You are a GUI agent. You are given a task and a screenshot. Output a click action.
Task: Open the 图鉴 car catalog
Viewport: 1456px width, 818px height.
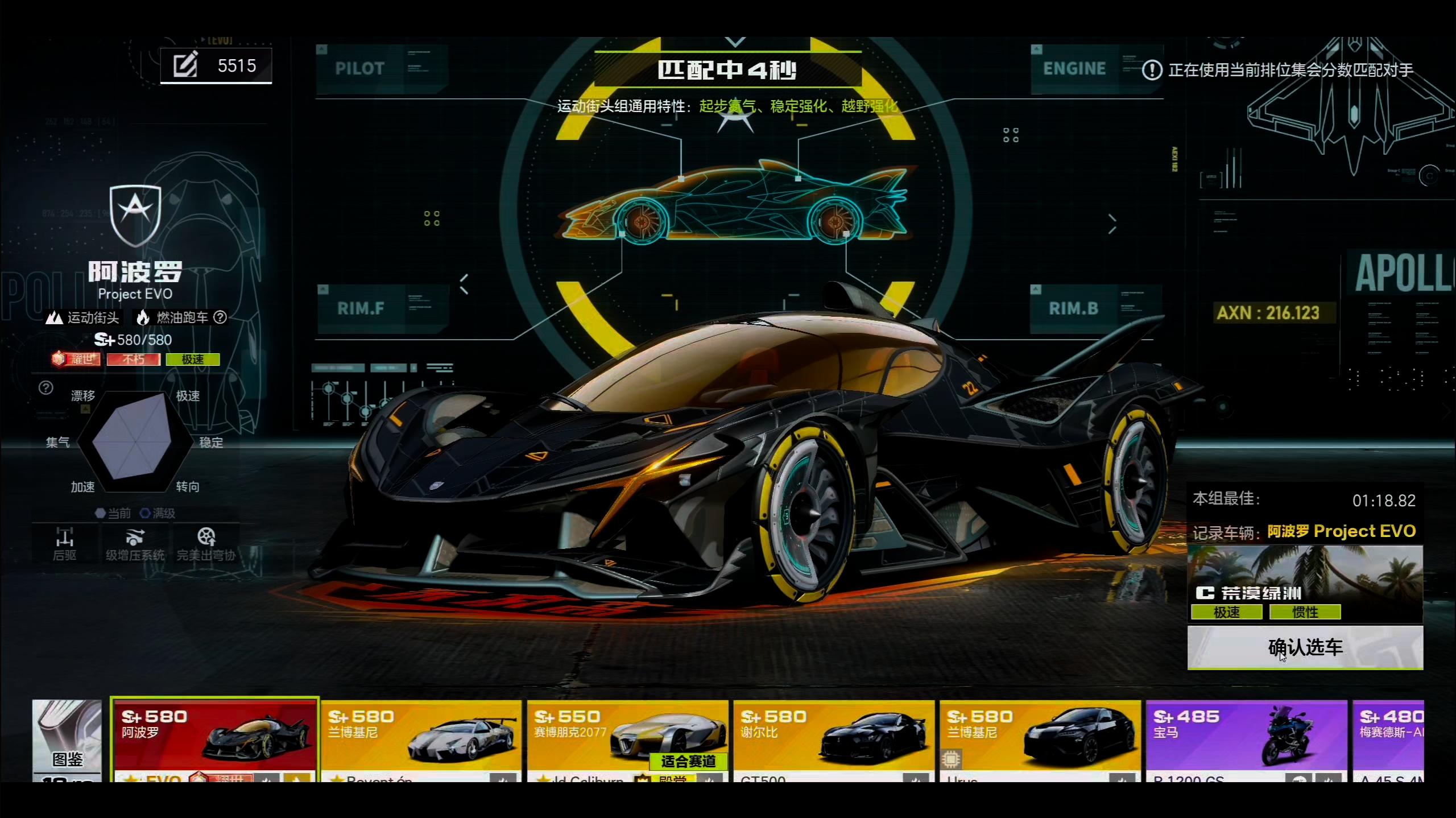(67, 739)
